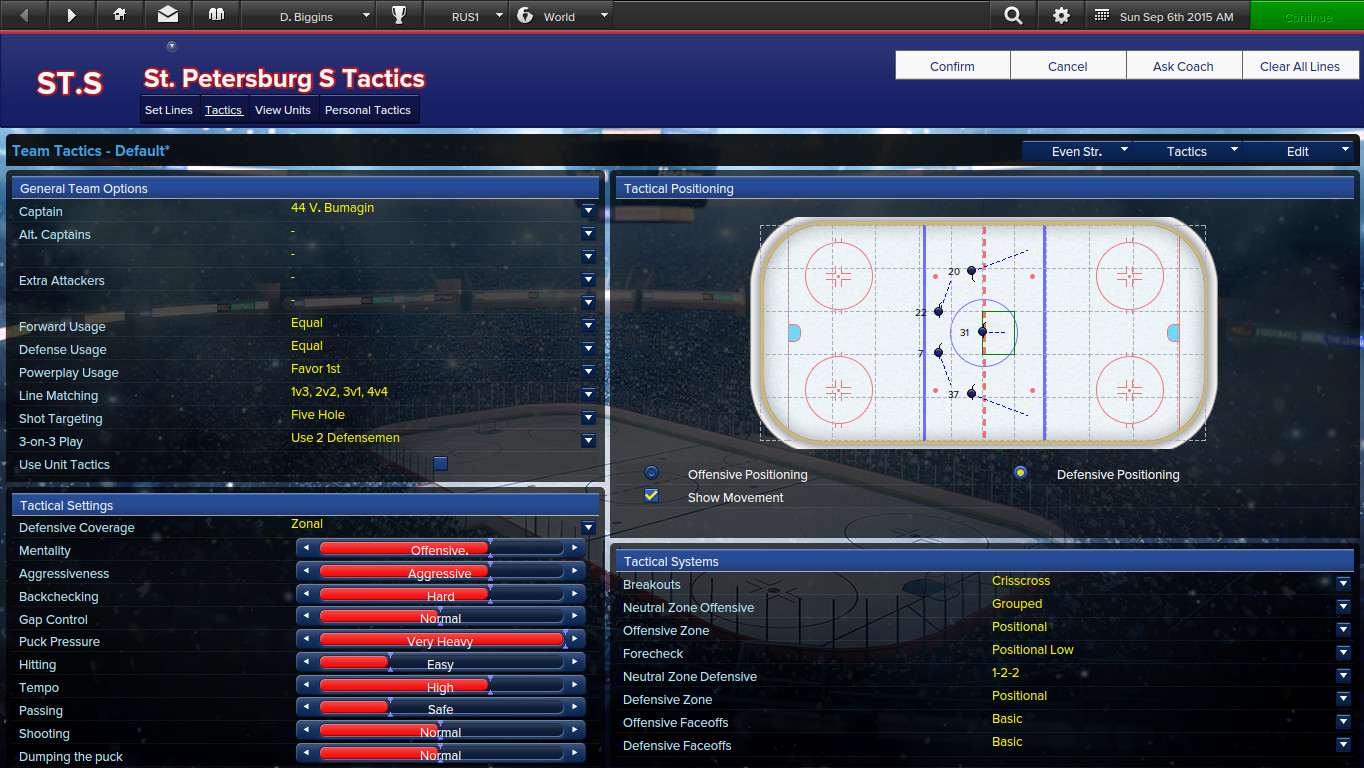Increase the Puck Pressure slider
The width and height of the screenshot is (1364, 768).
(574, 640)
